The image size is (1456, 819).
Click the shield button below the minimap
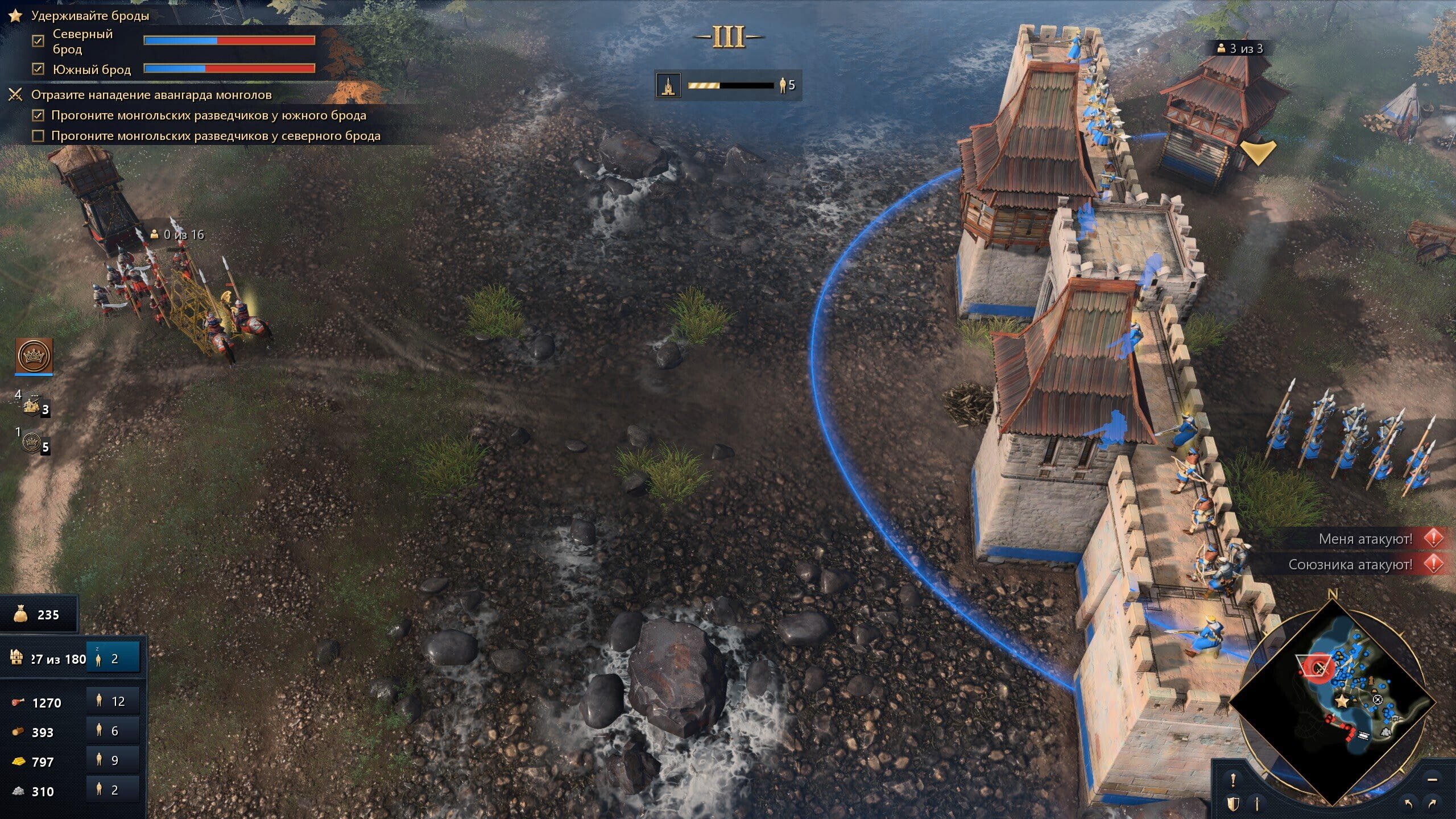1233,804
